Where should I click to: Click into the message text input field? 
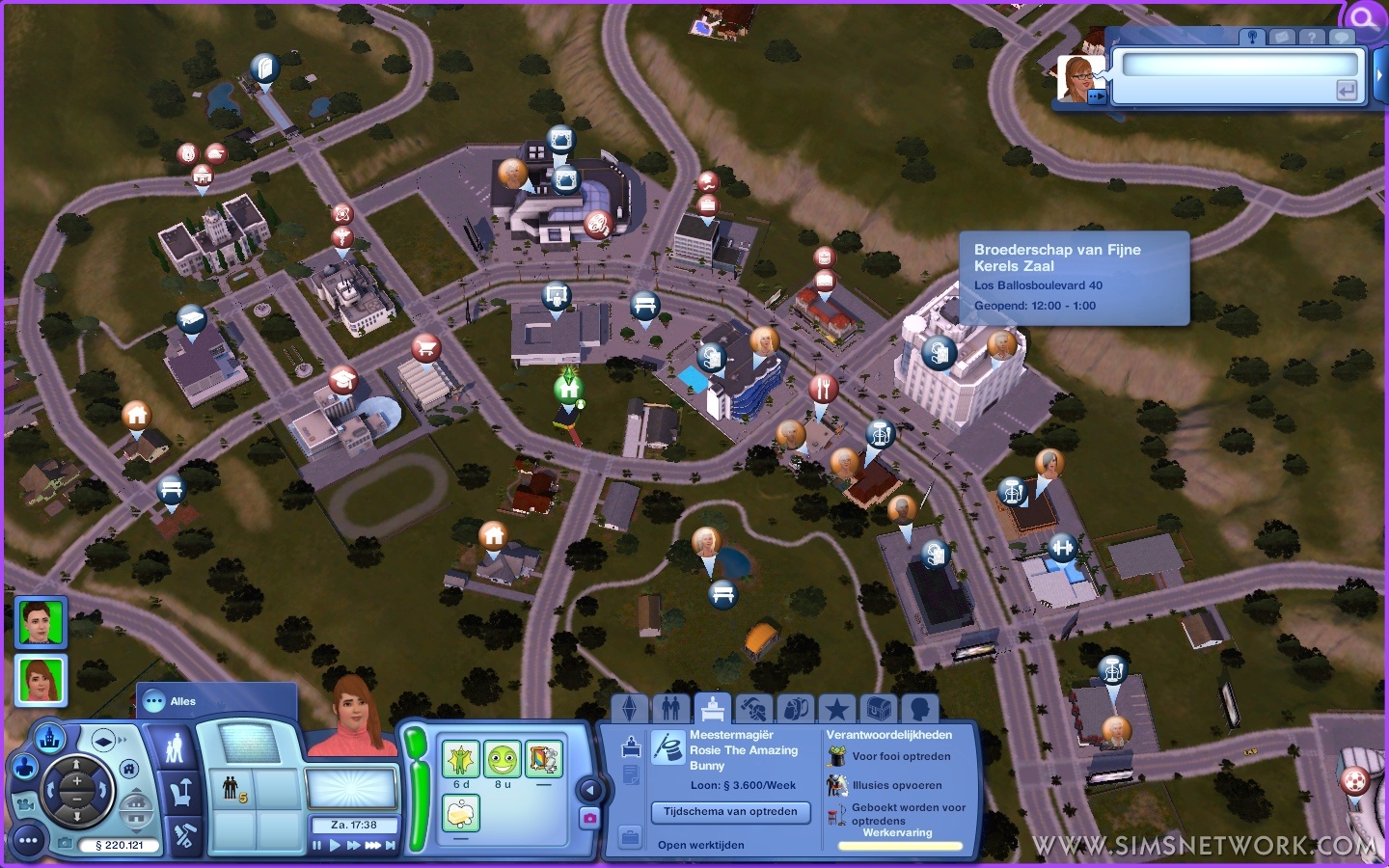[1239, 65]
